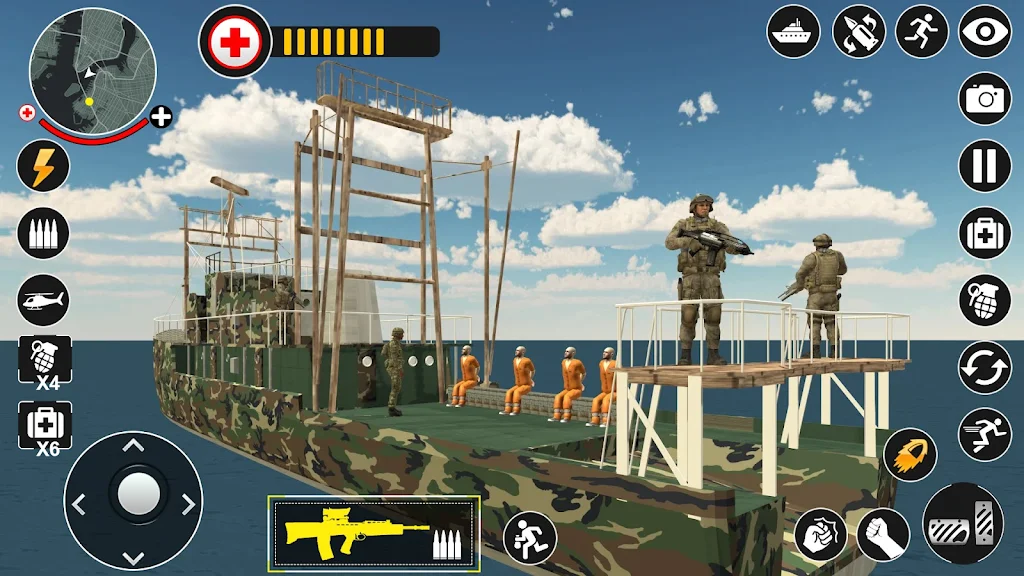Tap the lightning bolt power icon

coord(43,166)
